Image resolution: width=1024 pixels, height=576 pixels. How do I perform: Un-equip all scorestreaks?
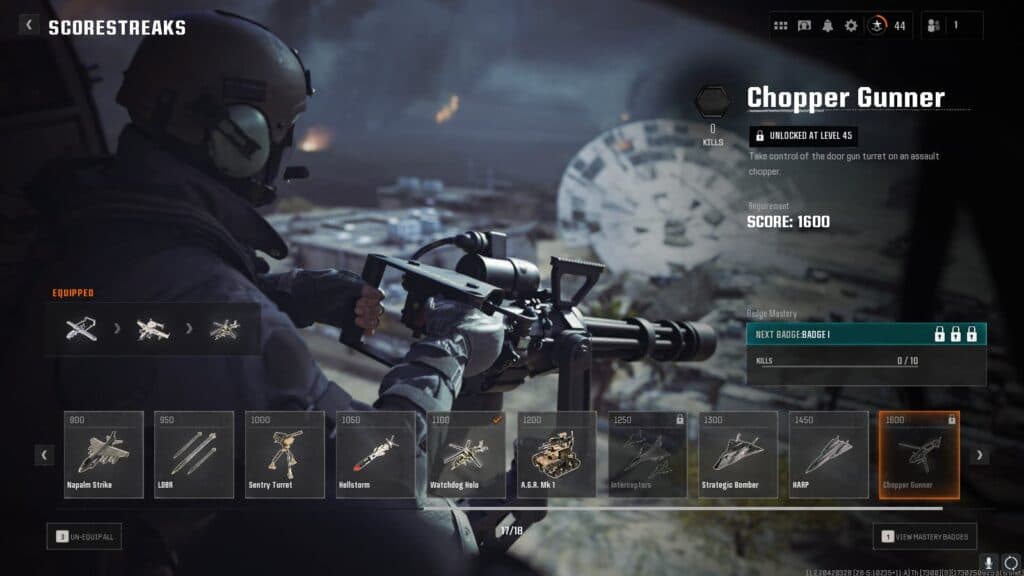click(x=84, y=537)
